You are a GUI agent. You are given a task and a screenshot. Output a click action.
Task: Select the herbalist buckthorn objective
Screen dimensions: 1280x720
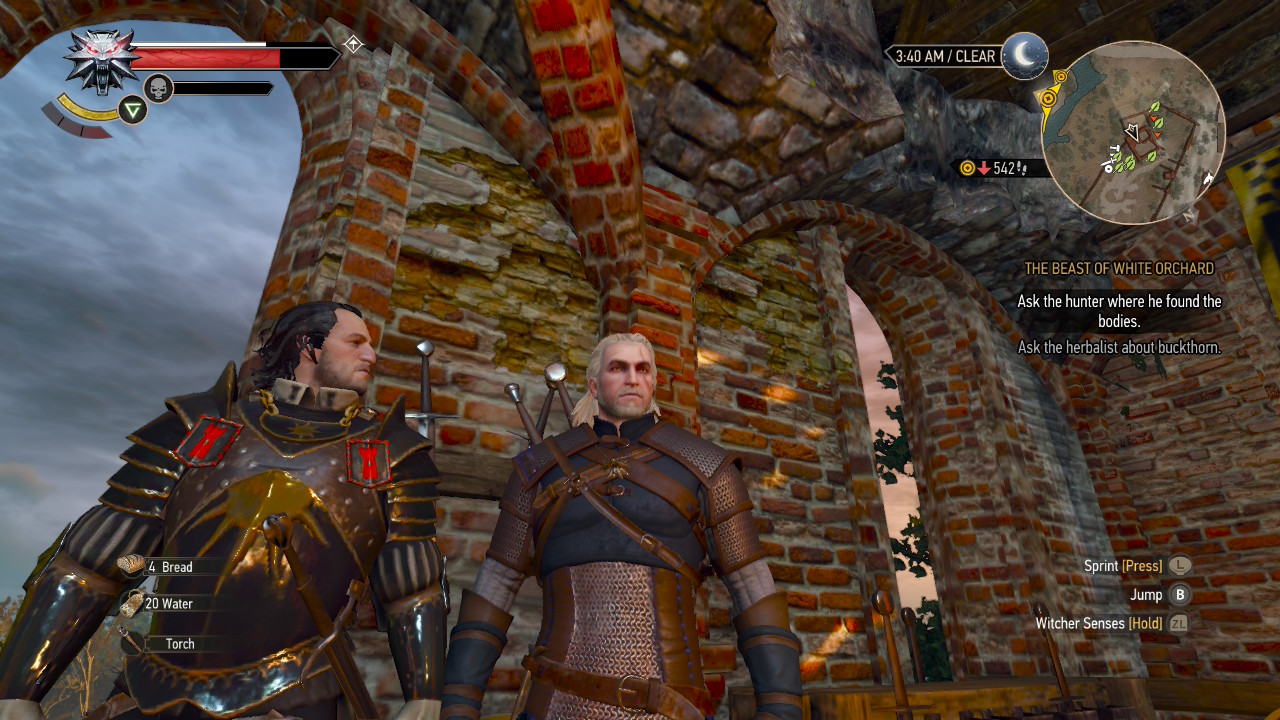pos(1119,348)
